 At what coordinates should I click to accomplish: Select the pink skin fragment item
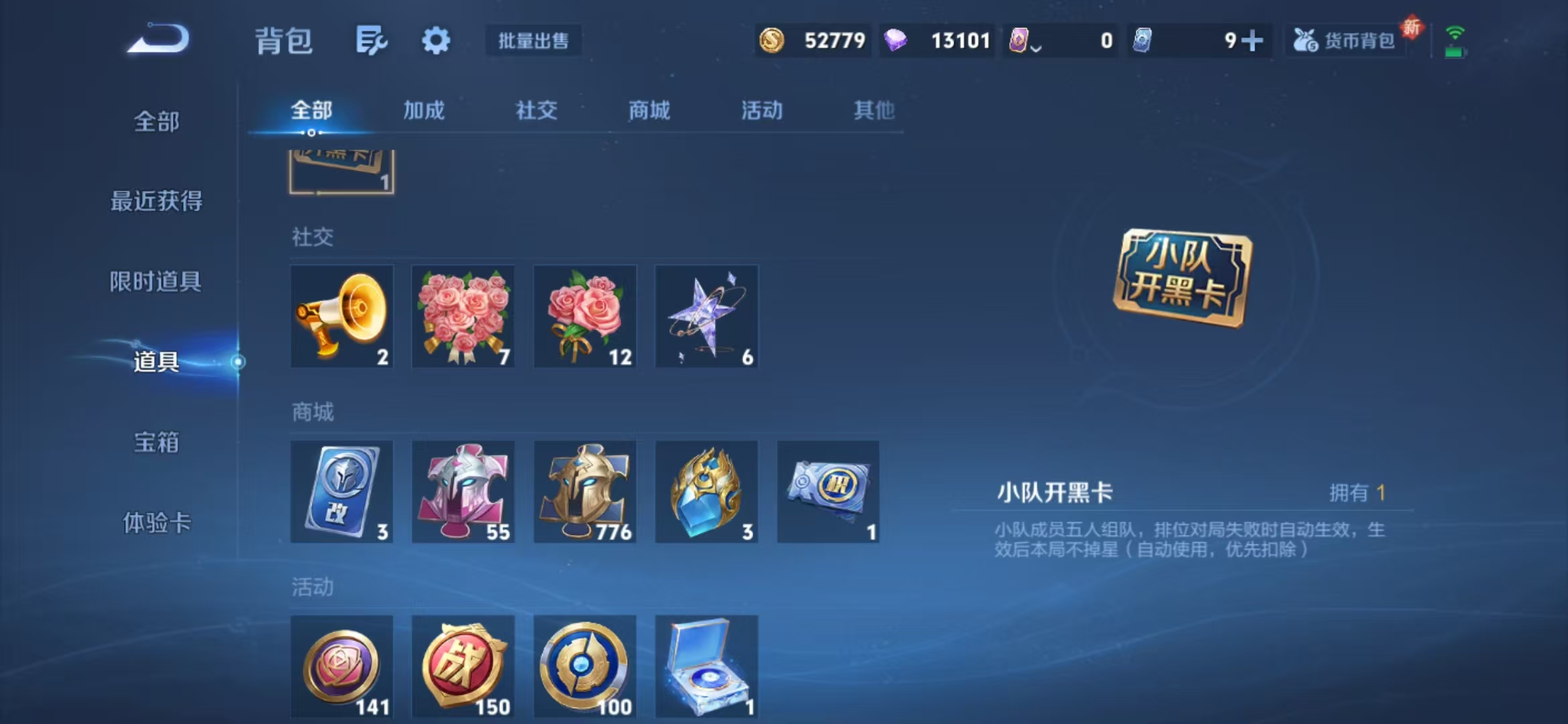[463, 492]
